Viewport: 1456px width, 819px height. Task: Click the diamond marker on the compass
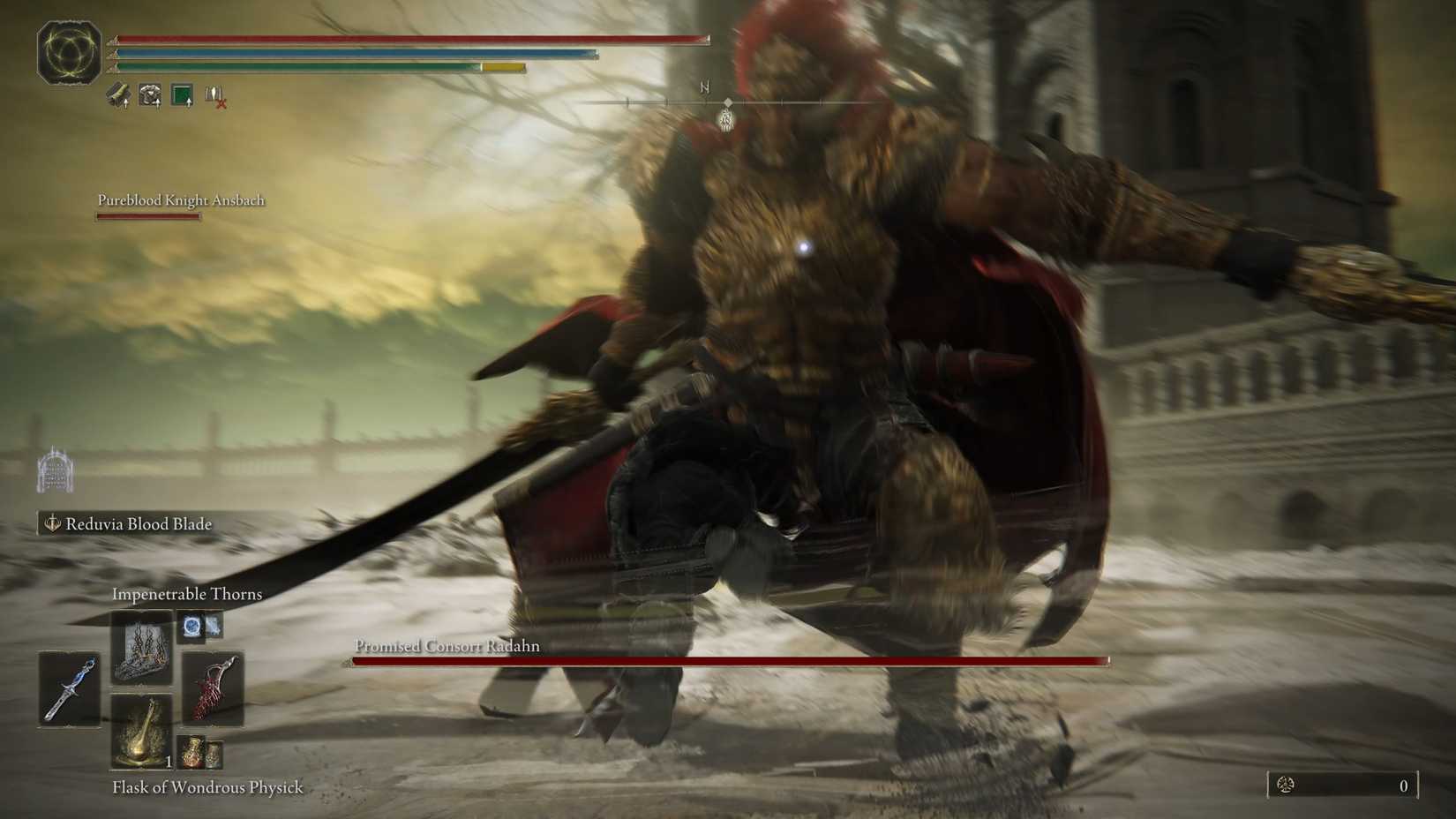click(x=726, y=103)
